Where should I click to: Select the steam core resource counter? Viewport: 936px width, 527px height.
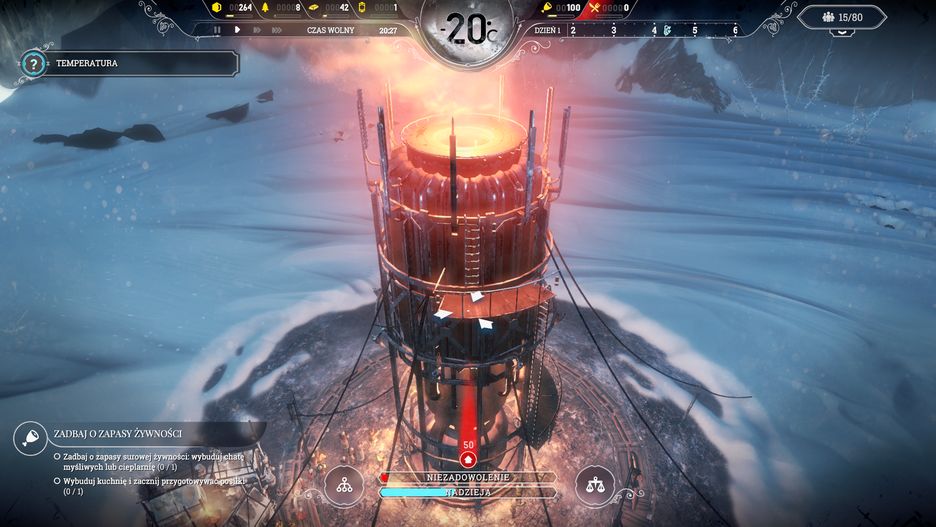(x=381, y=8)
